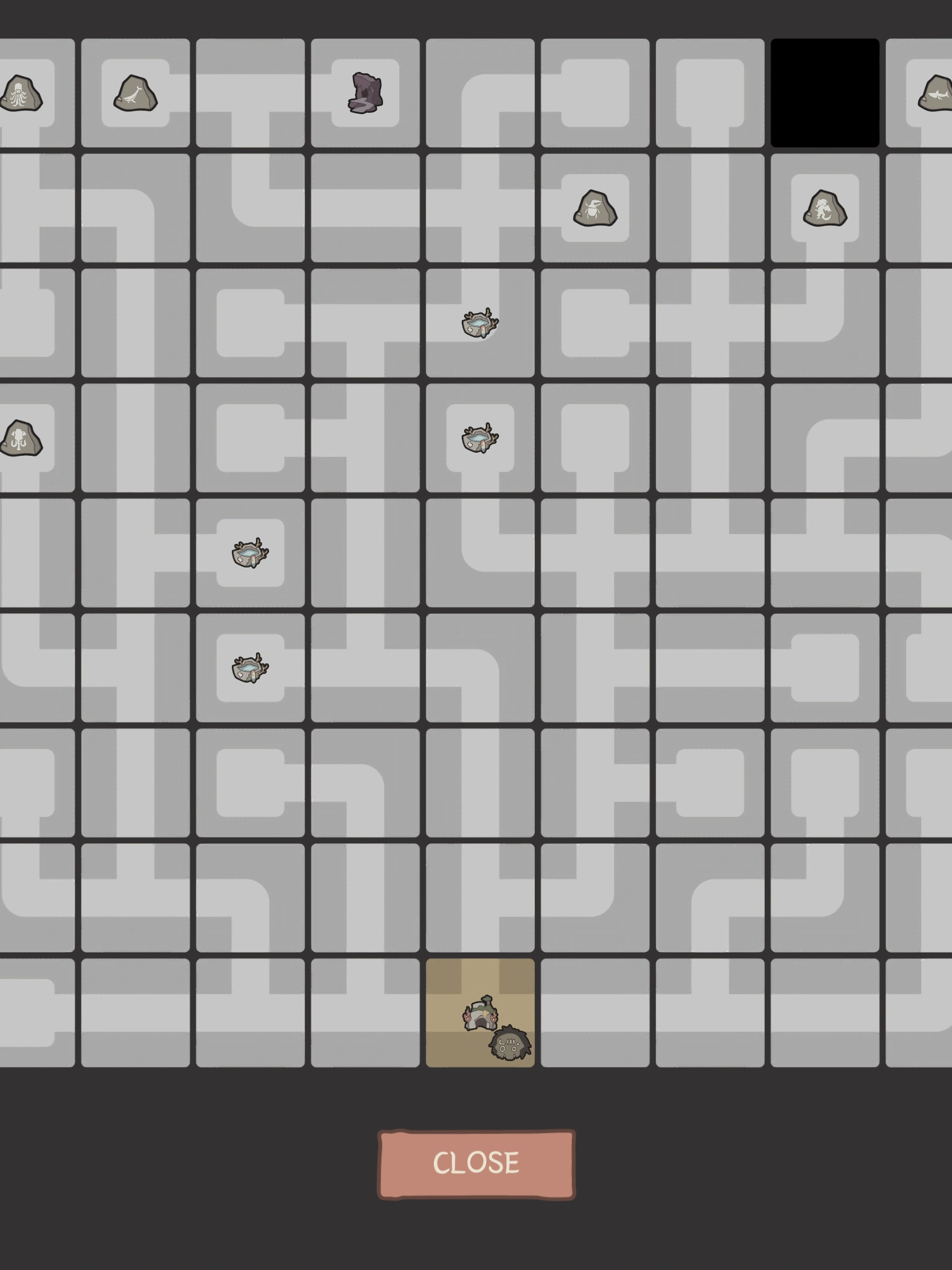Click the black unexplored tile
The height and width of the screenshot is (1270, 952).
(824, 92)
